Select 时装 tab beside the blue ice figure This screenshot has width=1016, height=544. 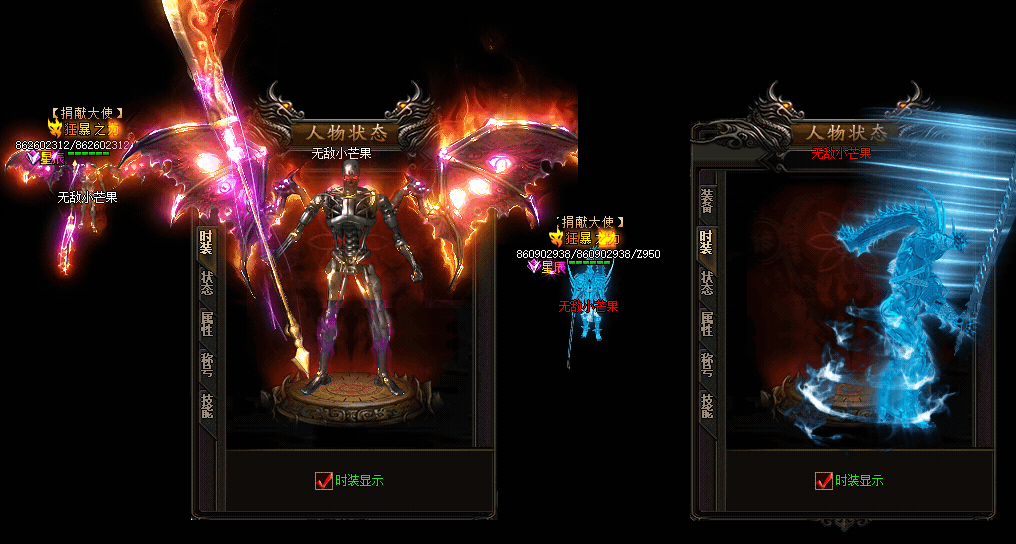[x=706, y=242]
